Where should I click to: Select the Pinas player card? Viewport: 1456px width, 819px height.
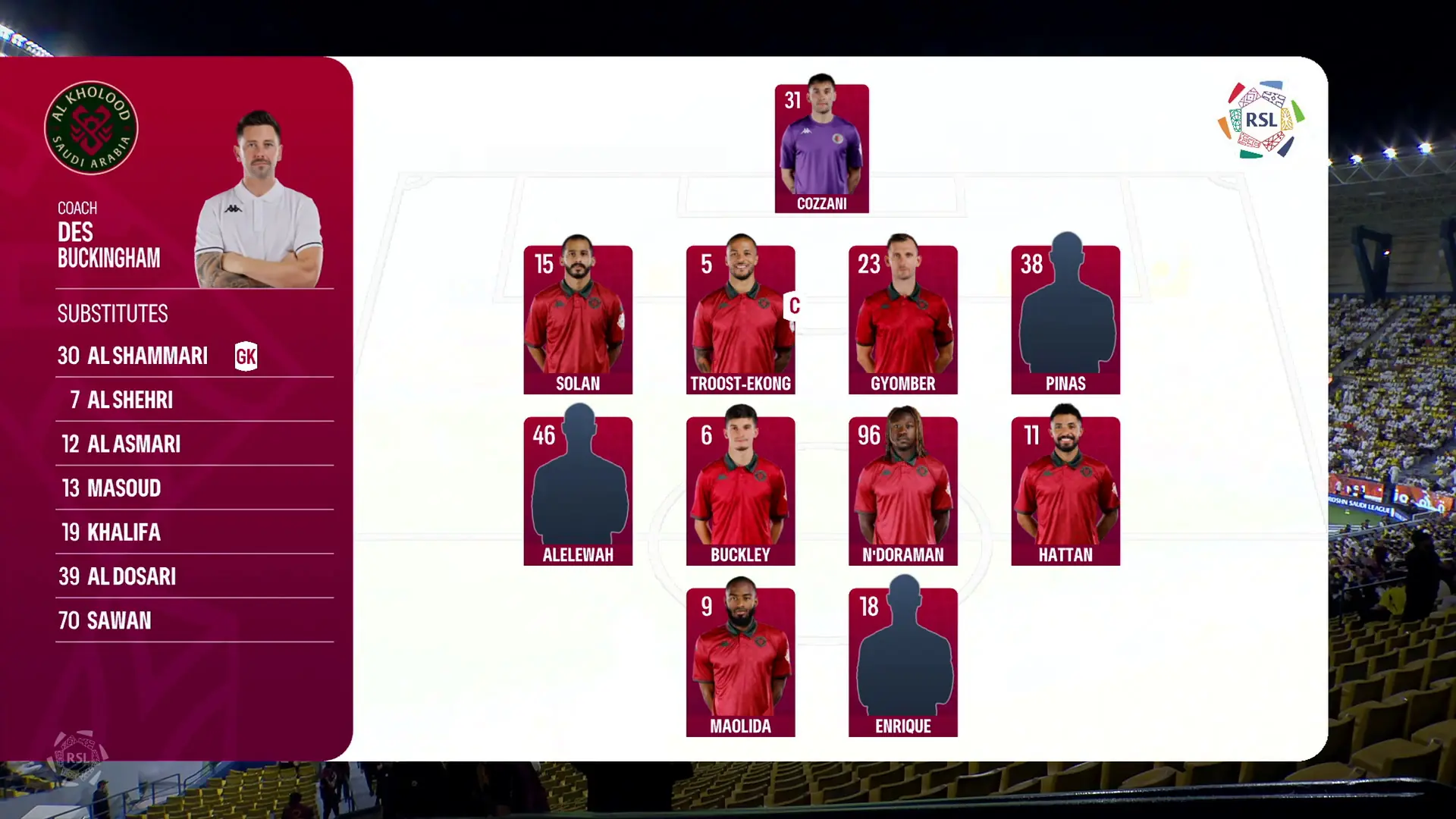[x=1065, y=319]
